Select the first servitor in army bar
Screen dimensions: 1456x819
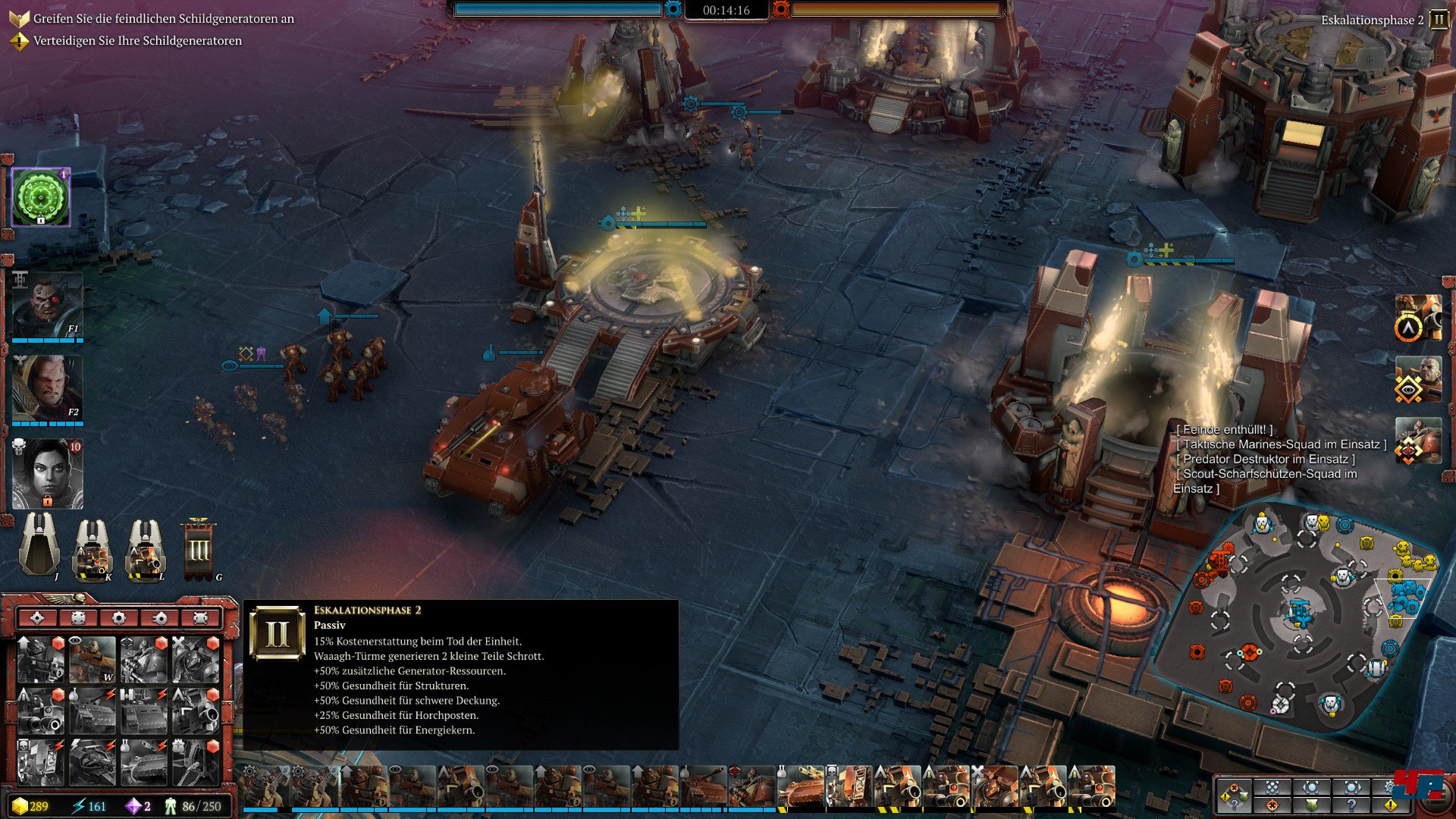coord(265,787)
